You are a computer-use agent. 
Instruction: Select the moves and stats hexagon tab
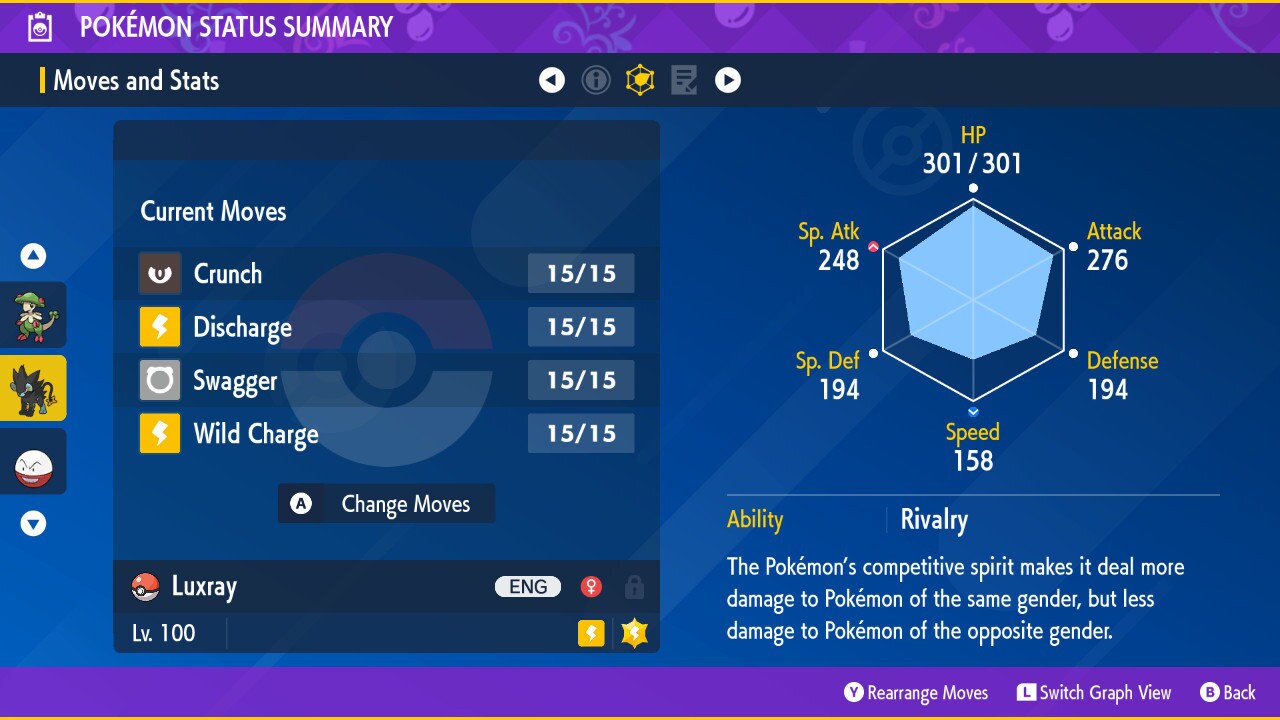click(x=640, y=80)
